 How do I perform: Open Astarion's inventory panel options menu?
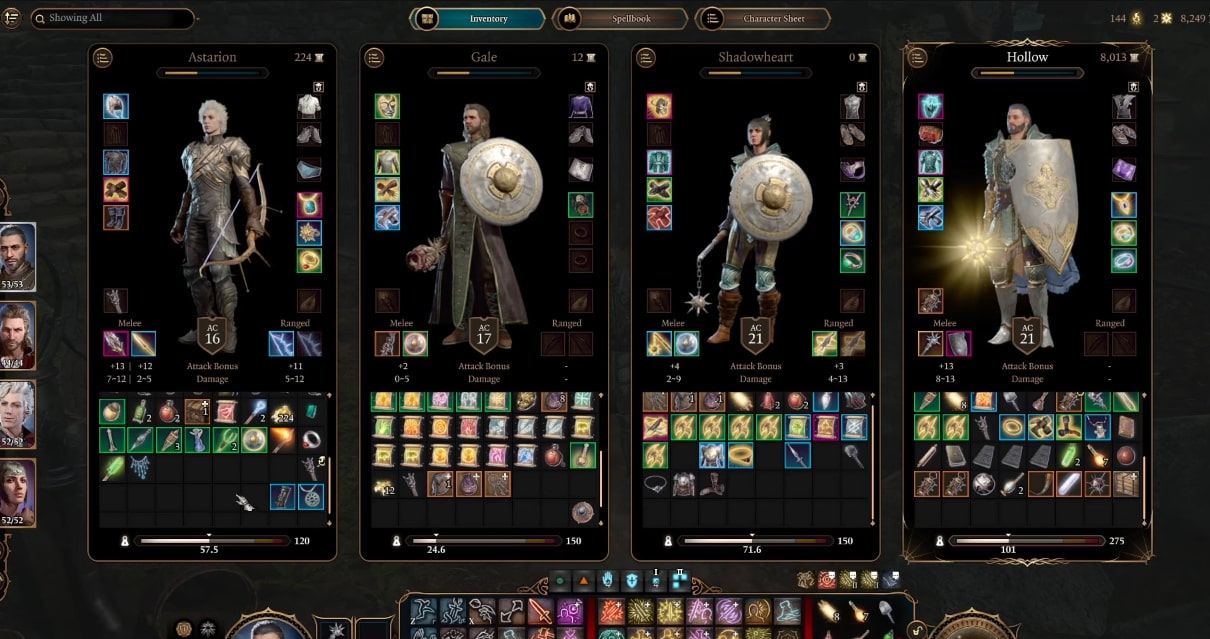tap(103, 58)
